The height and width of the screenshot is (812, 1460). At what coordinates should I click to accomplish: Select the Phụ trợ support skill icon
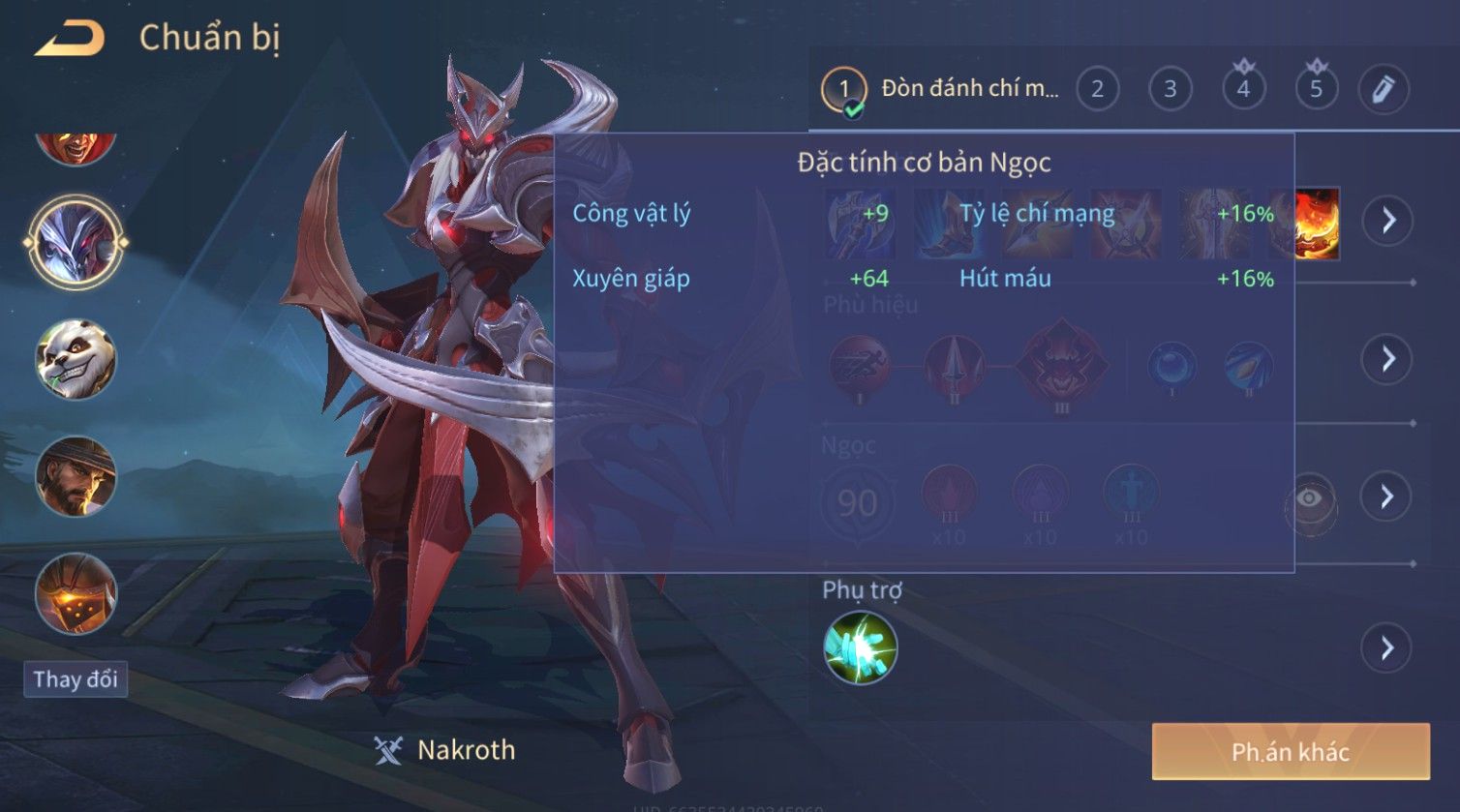click(x=860, y=647)
